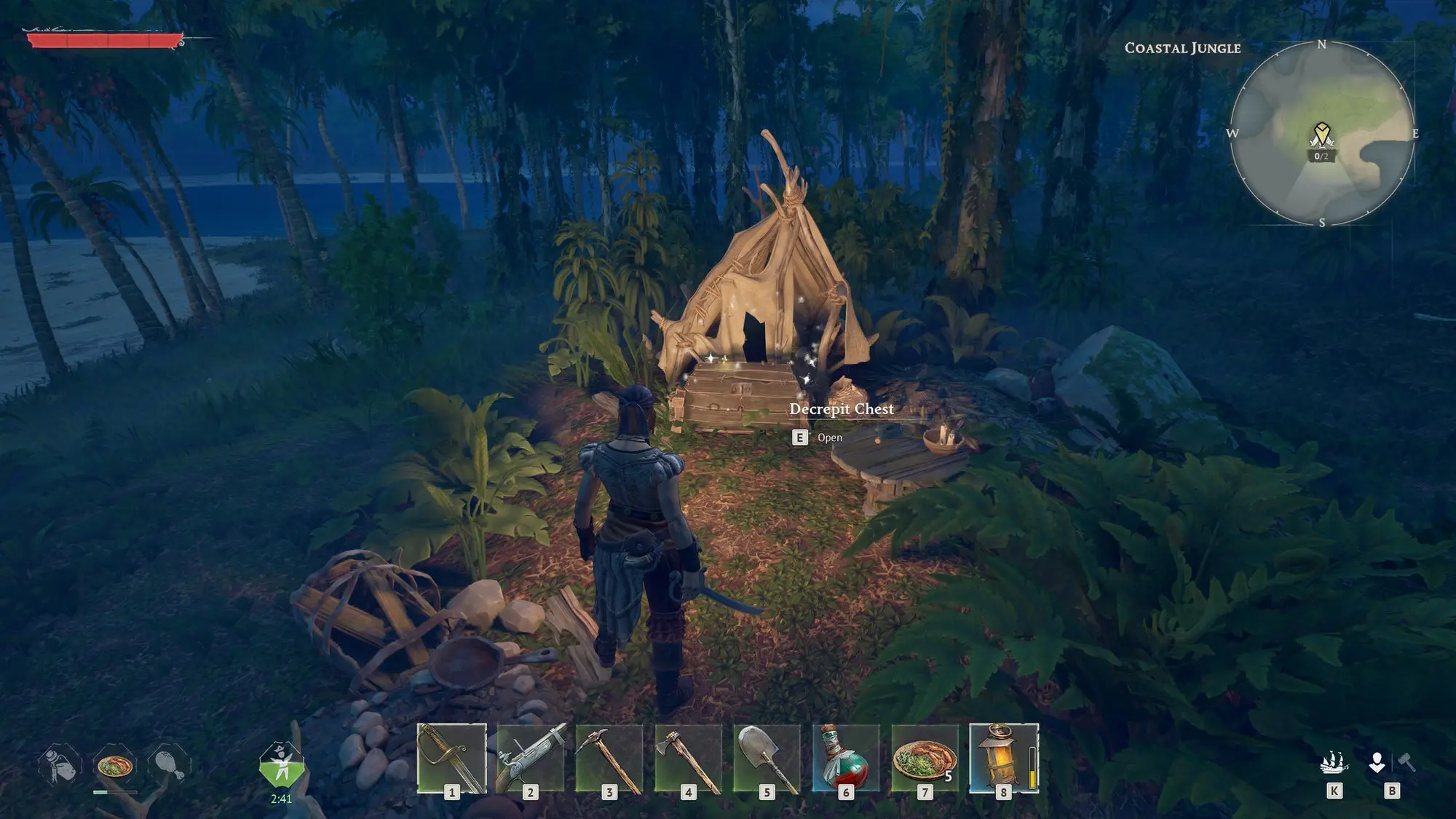This screenshot has height=819, width=1456.
Task: Click the yellow marker on the minimap
Action: [x=1321, y=137]
